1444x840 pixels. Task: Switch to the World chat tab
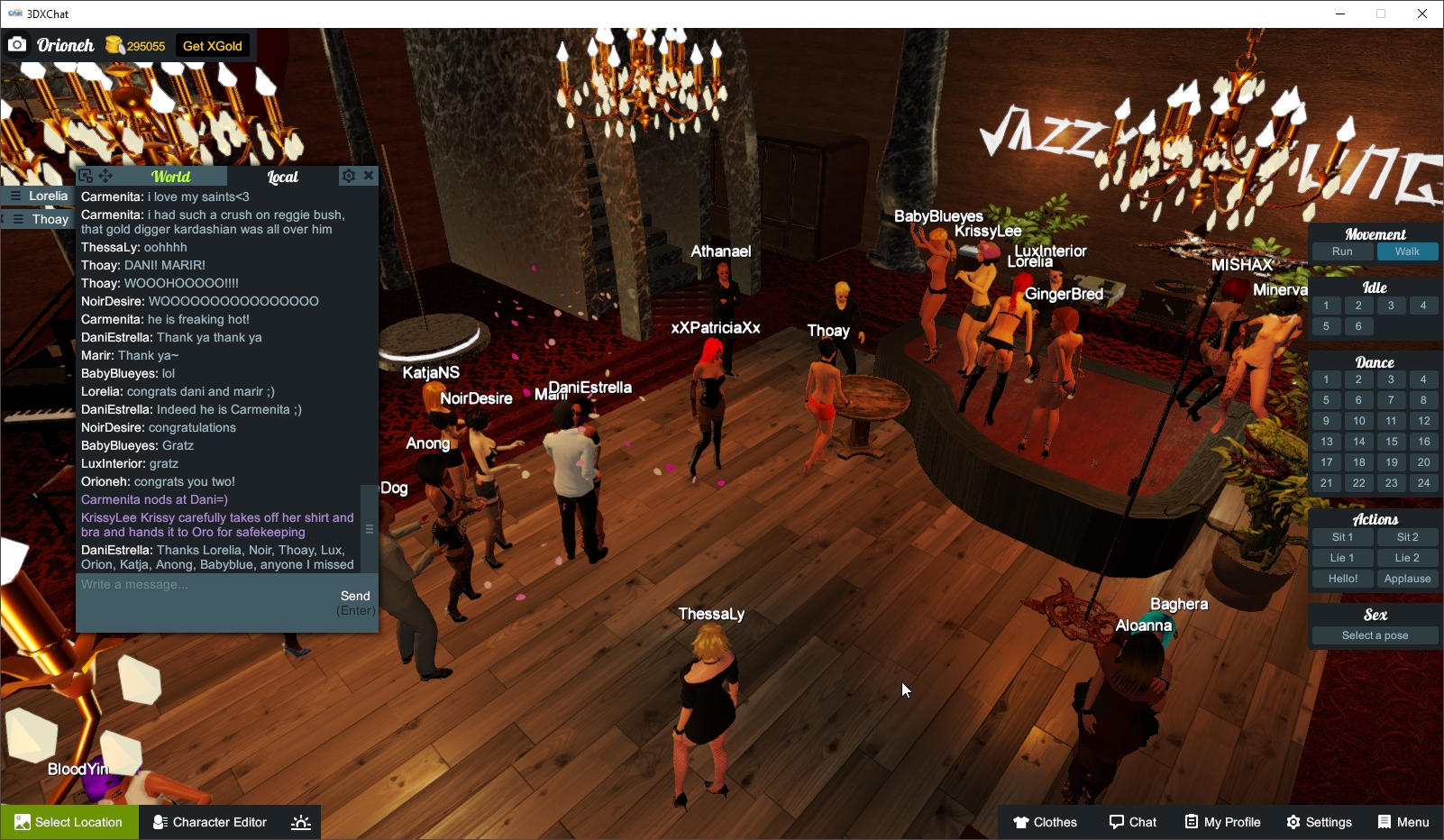click(x=170, y=176)
